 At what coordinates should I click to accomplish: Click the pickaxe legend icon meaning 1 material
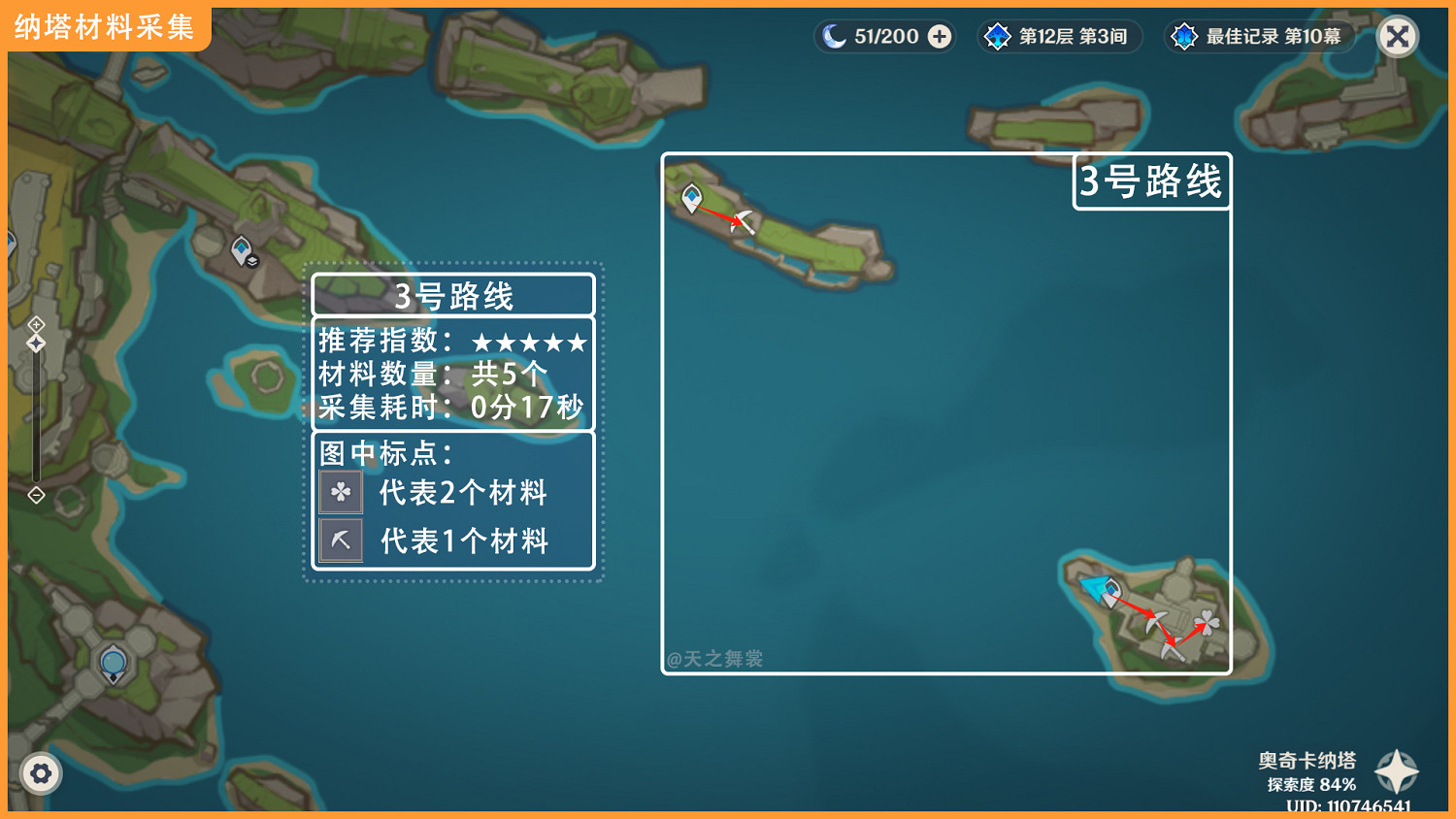(341, 540)
